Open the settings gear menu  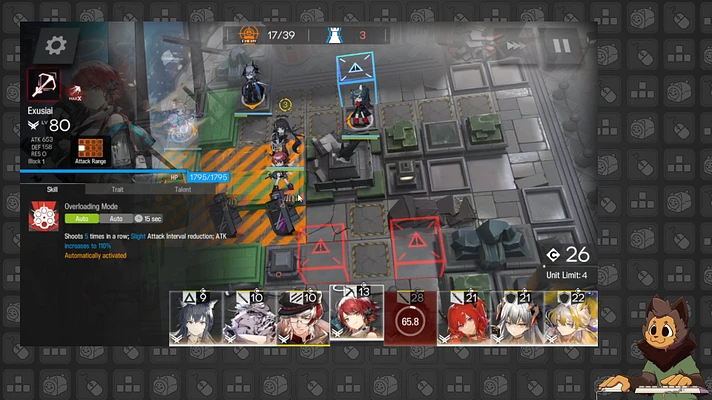55,45
